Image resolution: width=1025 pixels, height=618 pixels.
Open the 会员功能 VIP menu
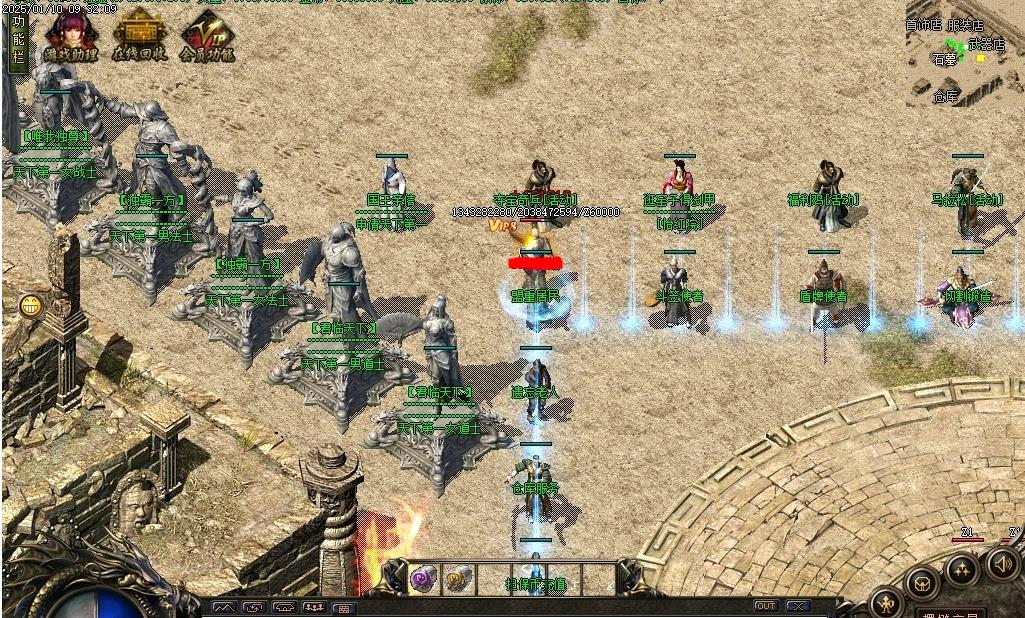[207, 38]
